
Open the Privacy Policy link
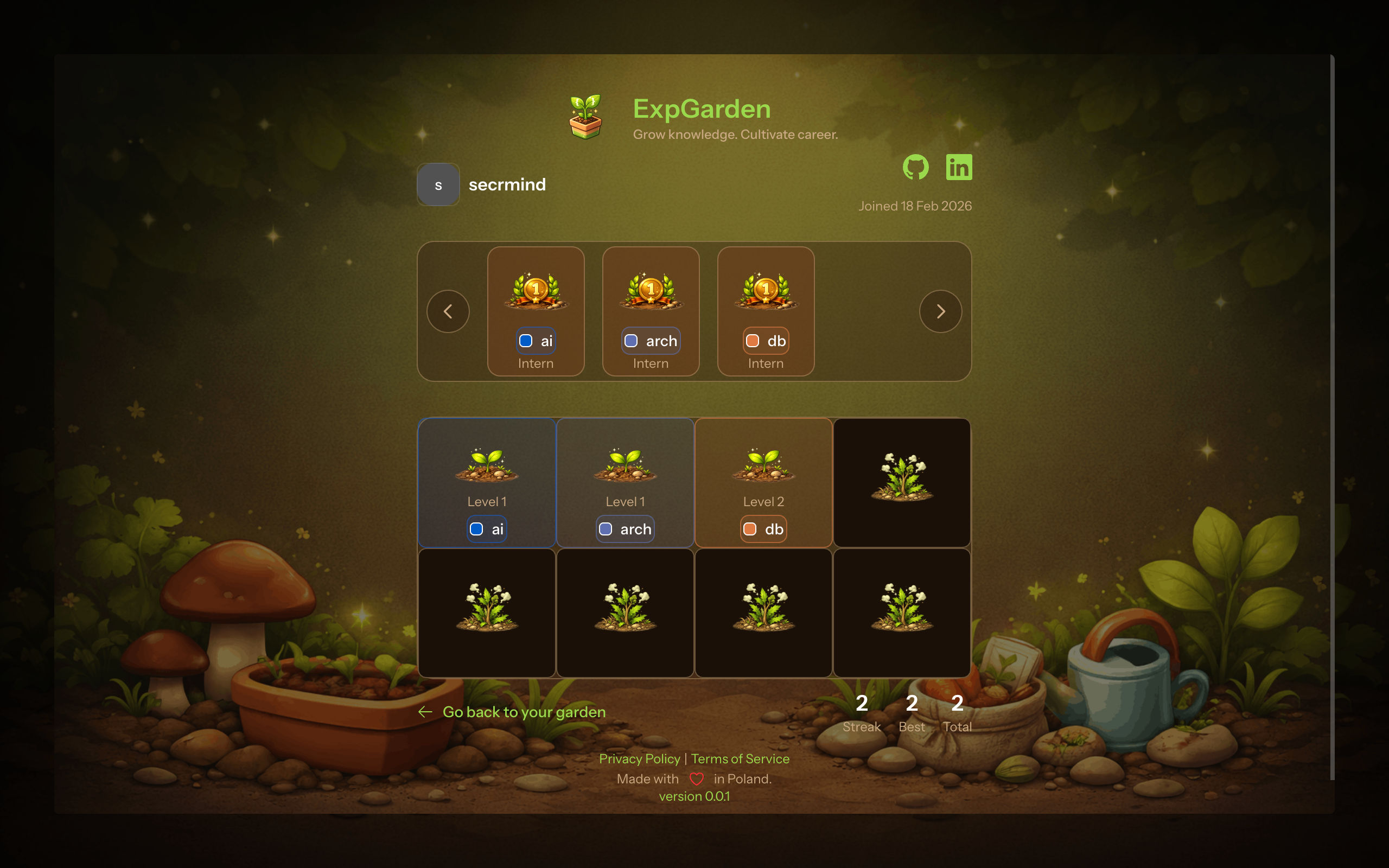point(639,759)
